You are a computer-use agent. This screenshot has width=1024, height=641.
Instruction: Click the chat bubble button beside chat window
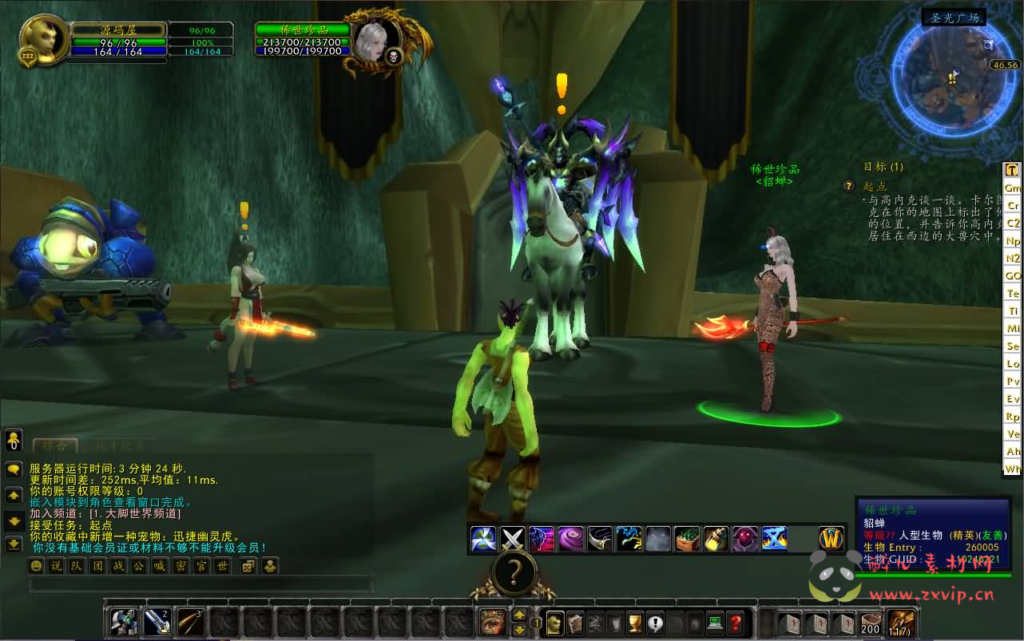pyautogui.click(x=14, y=469)
